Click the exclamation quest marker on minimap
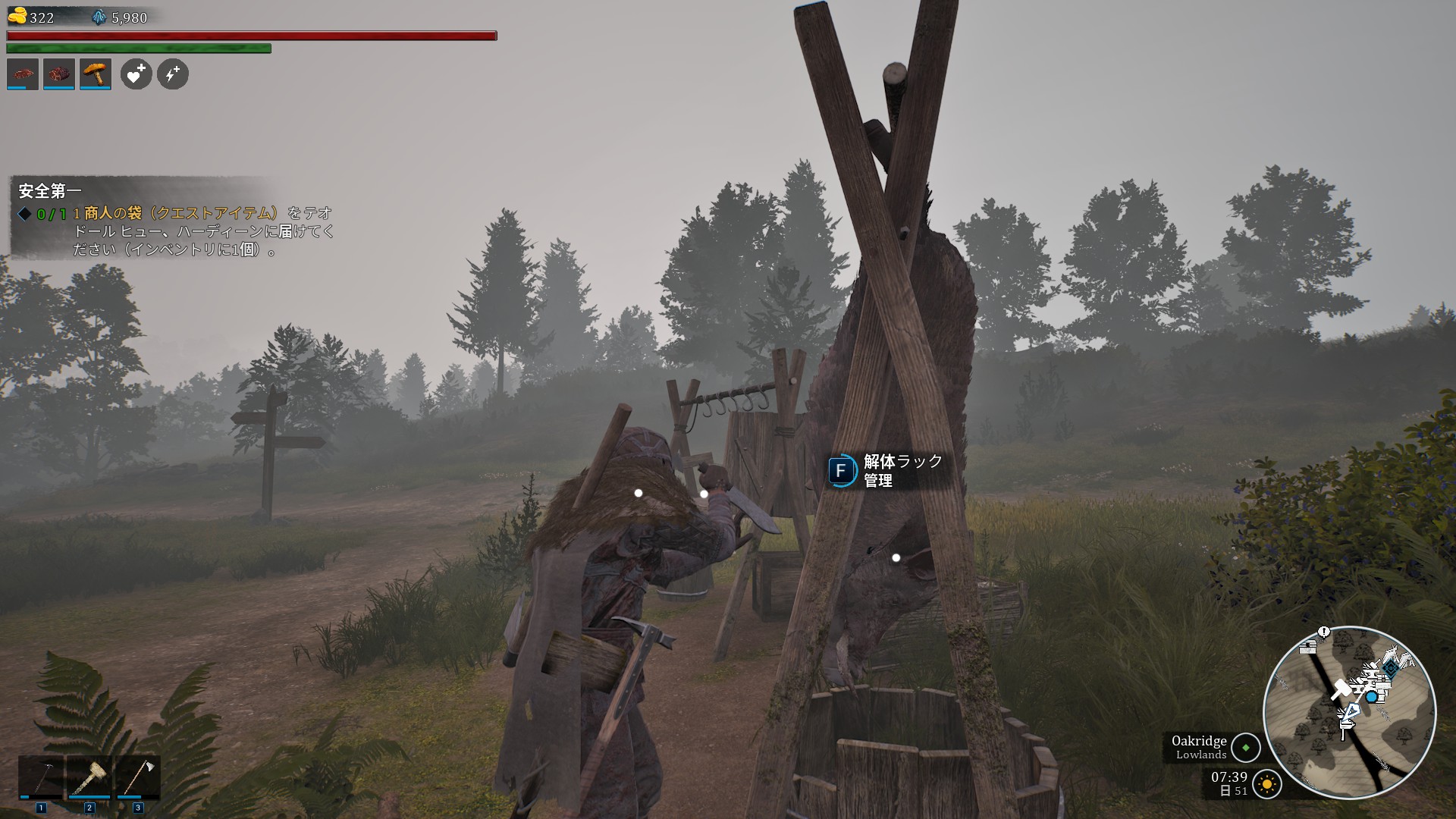Screen dimensions: 1456x819 pos(1324,632)
